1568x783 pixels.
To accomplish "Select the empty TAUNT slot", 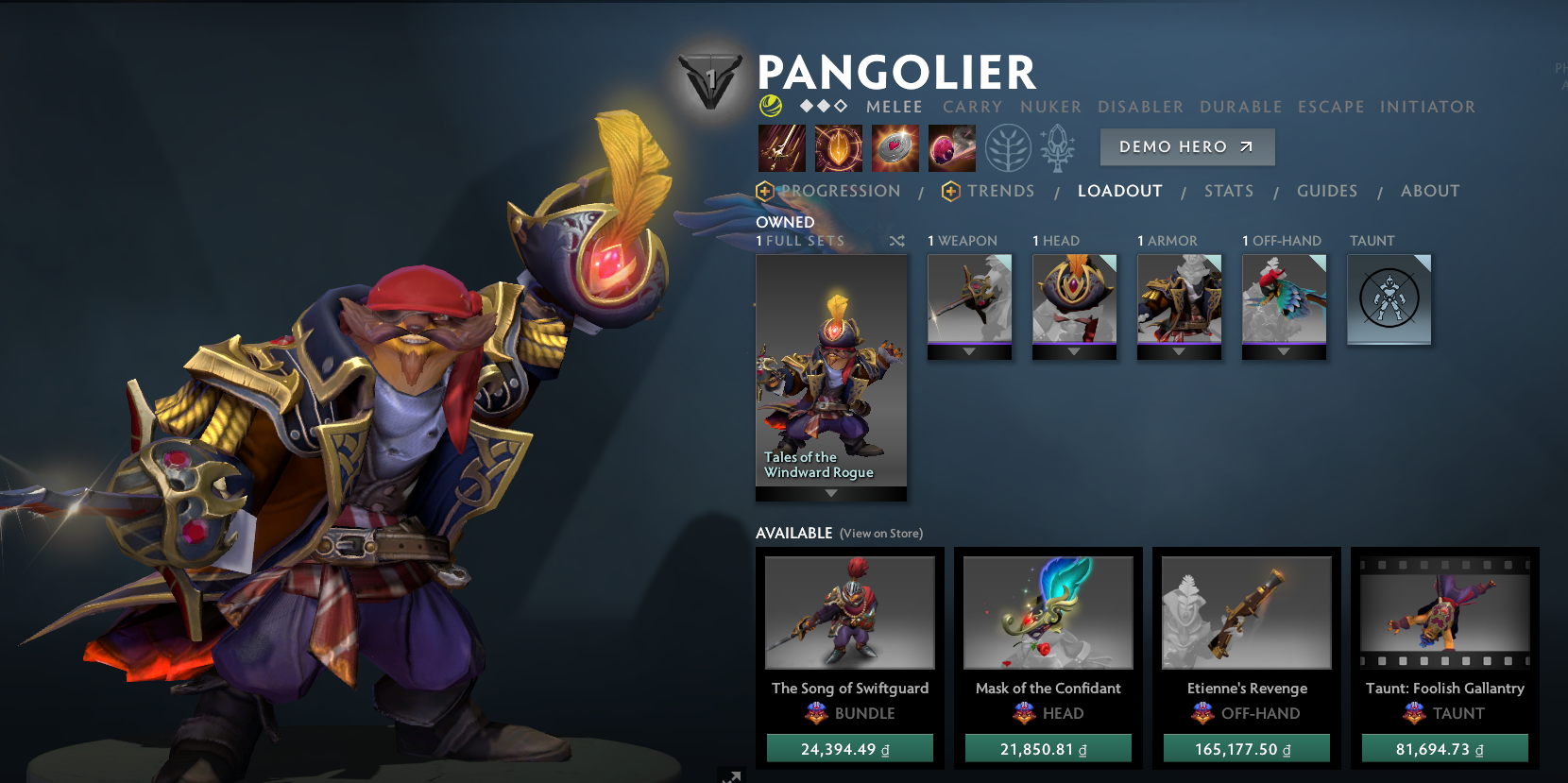I will coord(1389,298).
